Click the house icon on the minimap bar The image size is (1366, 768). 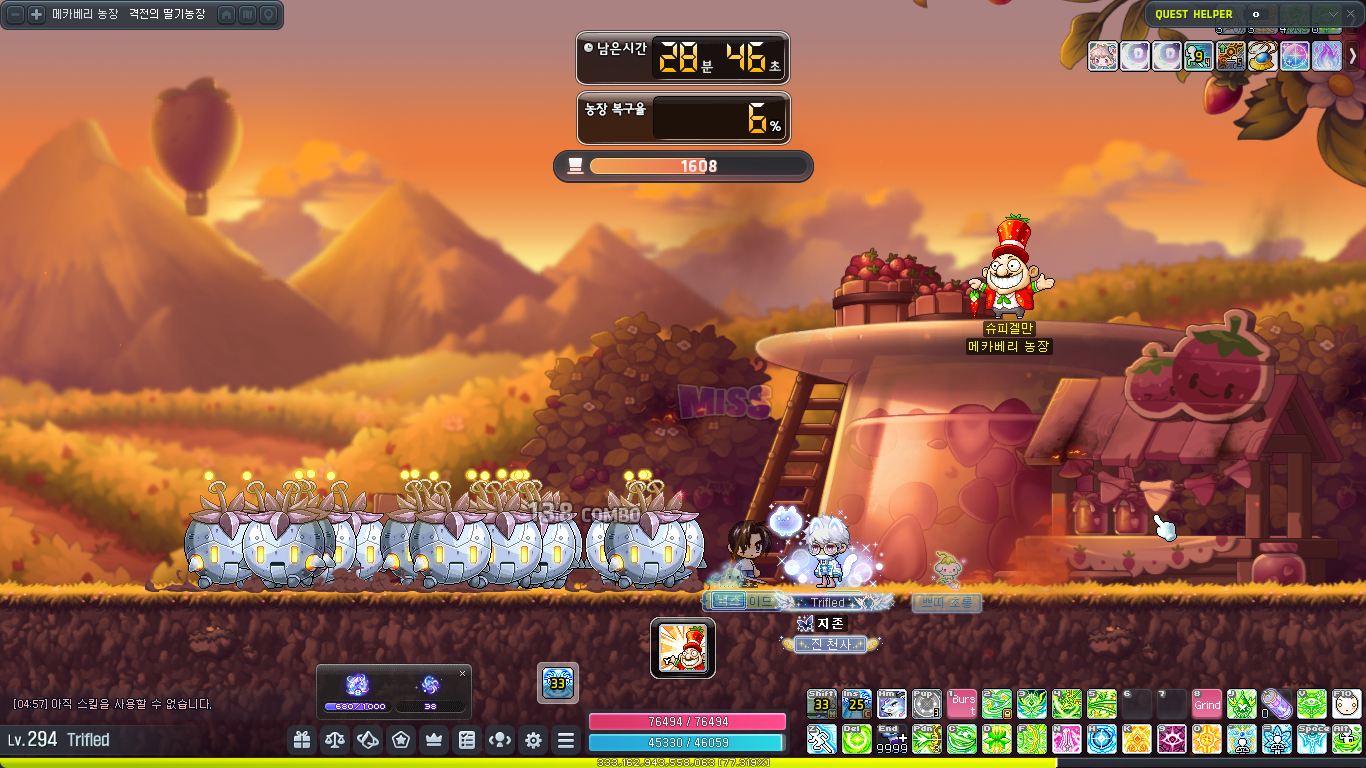pos(227,15)
